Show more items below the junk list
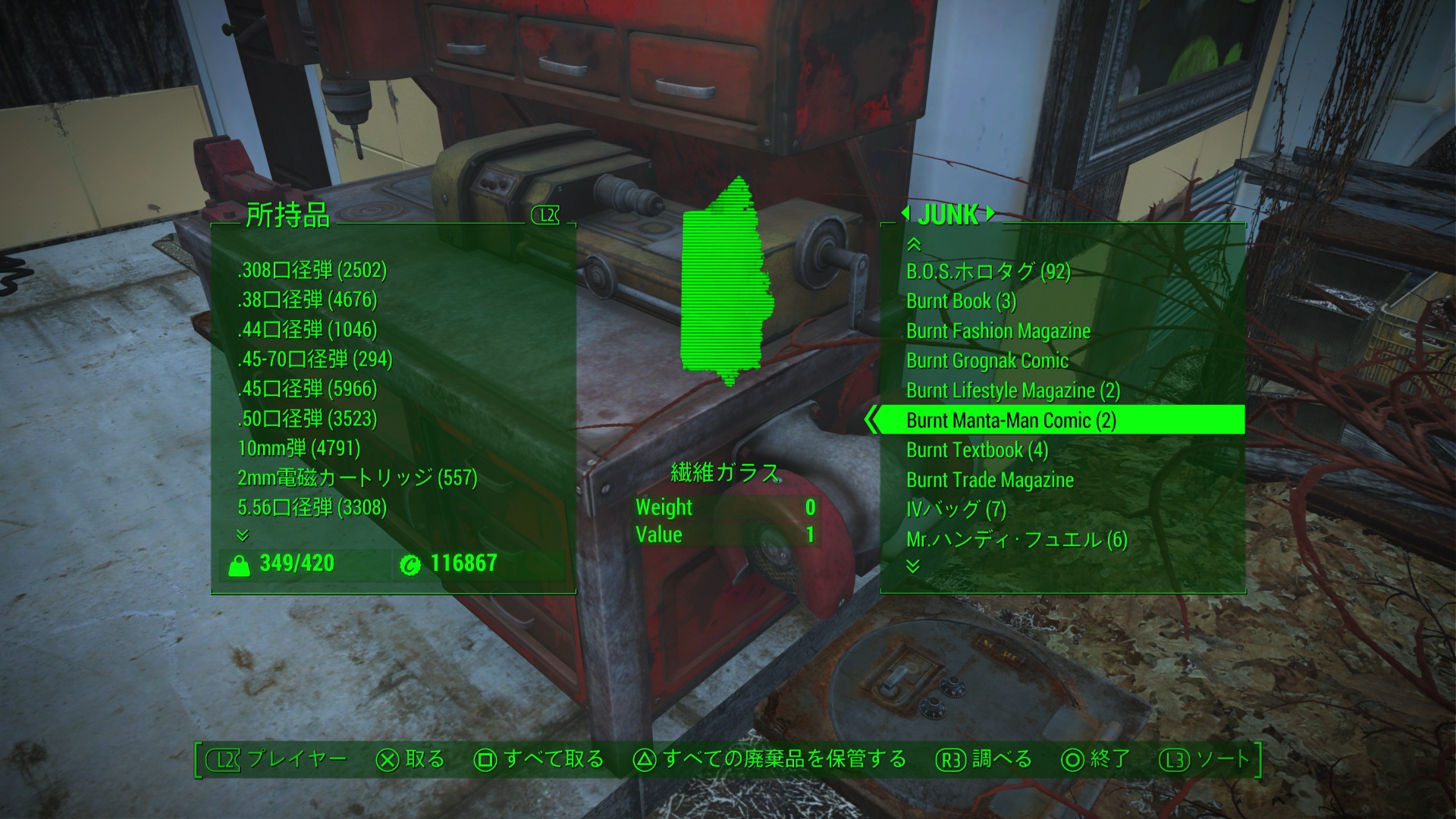Screen dimensions: 1456x819 coord(913,566)
